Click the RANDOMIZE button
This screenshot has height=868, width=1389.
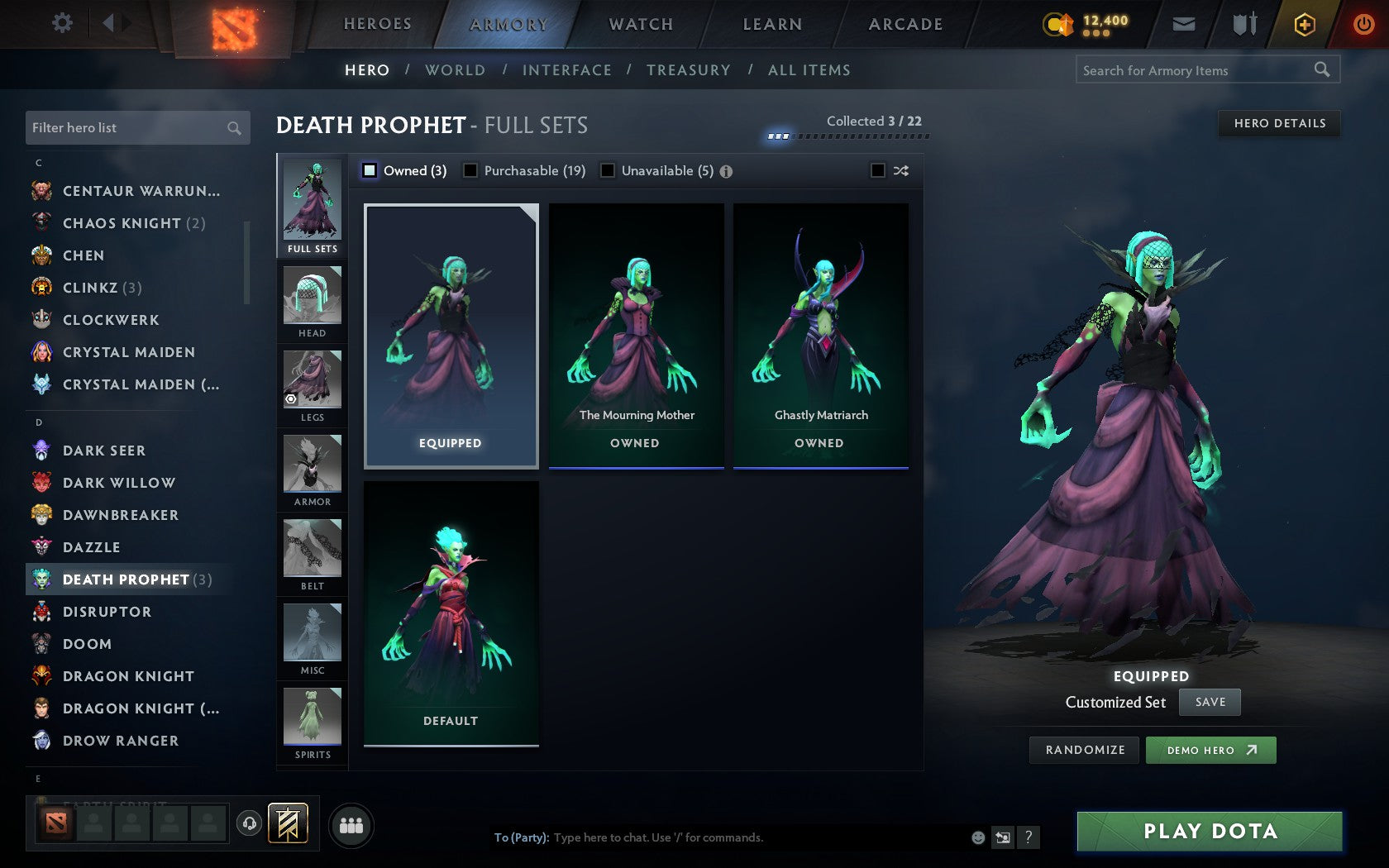pyautogui.click(x=1084, y=750)
